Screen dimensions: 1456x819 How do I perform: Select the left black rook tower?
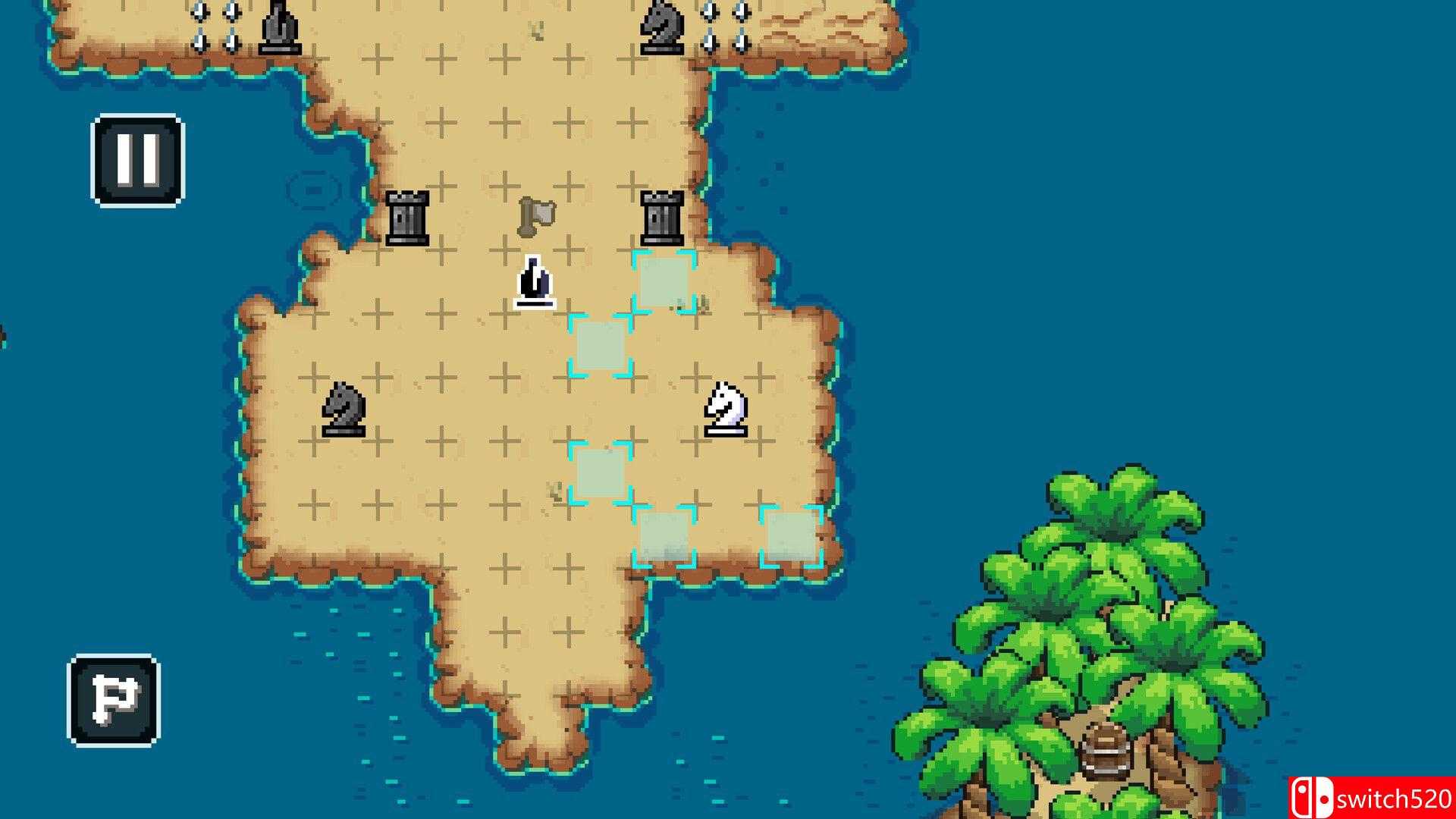click(408, 220)
